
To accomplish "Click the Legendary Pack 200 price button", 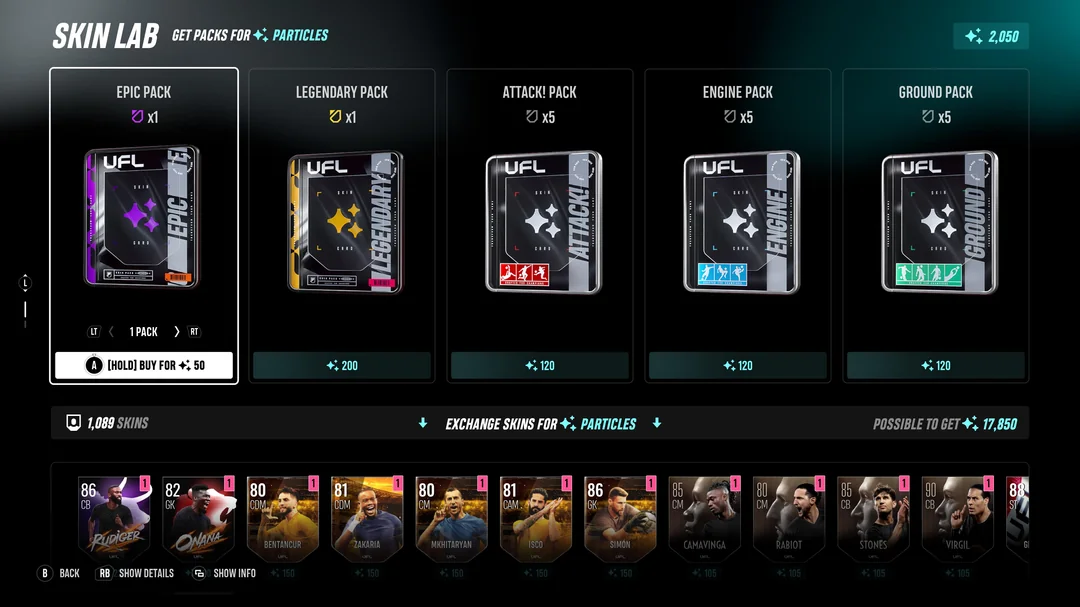I will pos(342,366).
